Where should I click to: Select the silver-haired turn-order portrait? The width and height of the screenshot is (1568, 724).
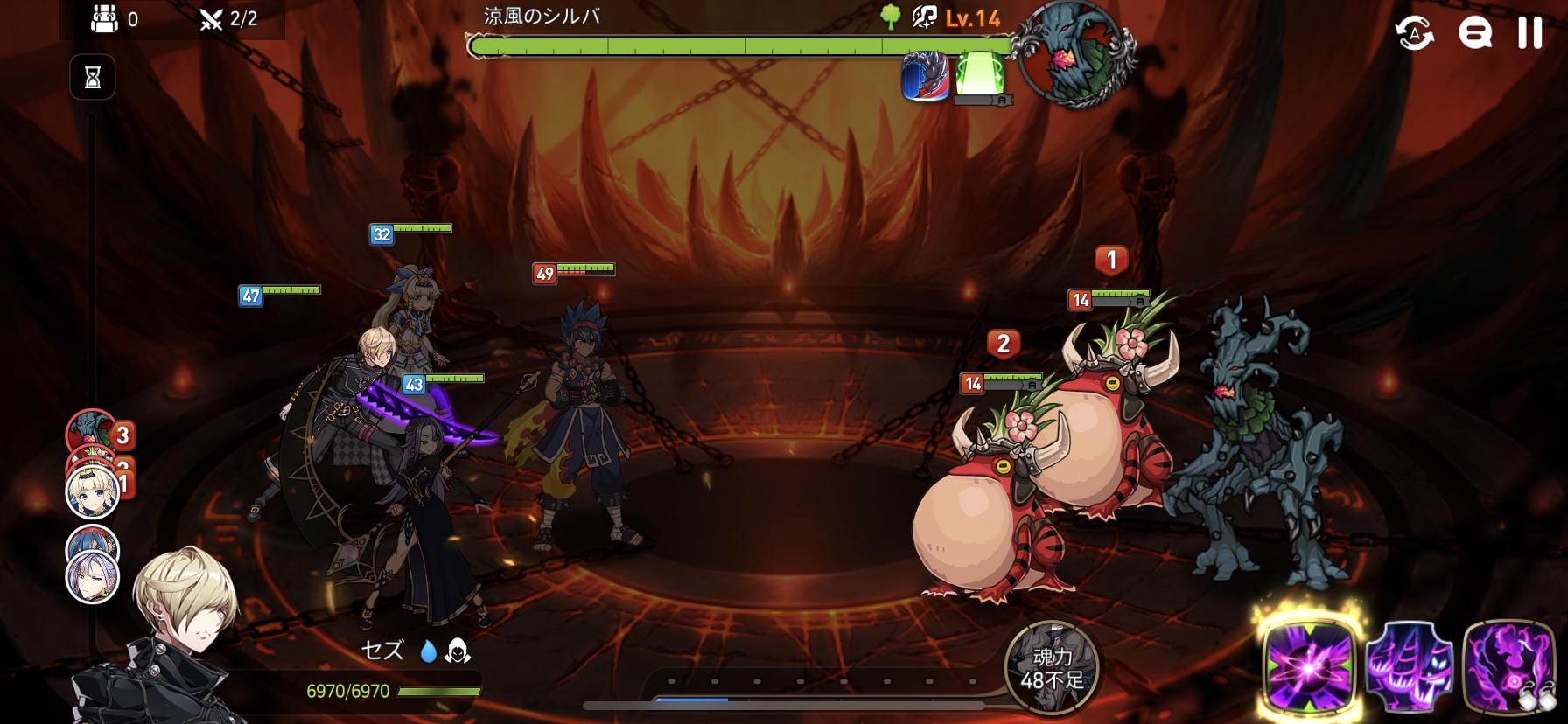93,578
